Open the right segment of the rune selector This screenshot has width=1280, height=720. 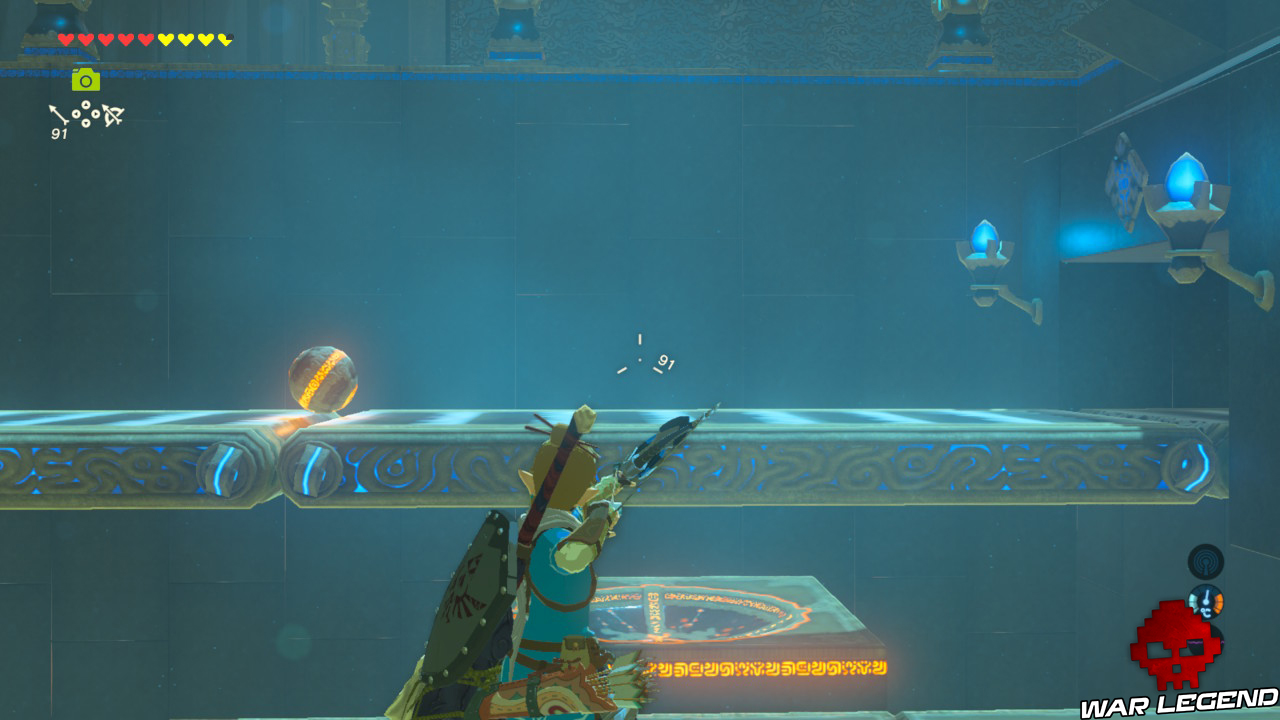[94, 113]
